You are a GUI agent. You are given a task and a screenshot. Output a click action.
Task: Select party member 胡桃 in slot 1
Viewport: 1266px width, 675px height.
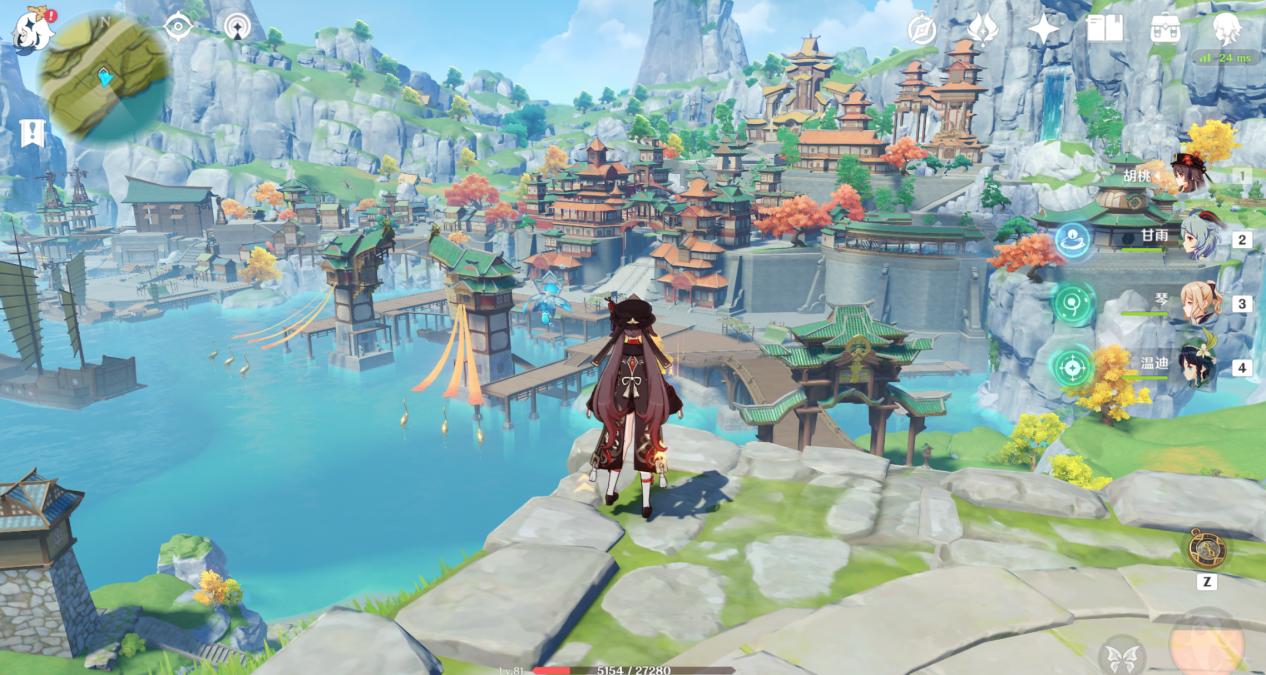pyautogui.click(x=1190, y=176)
